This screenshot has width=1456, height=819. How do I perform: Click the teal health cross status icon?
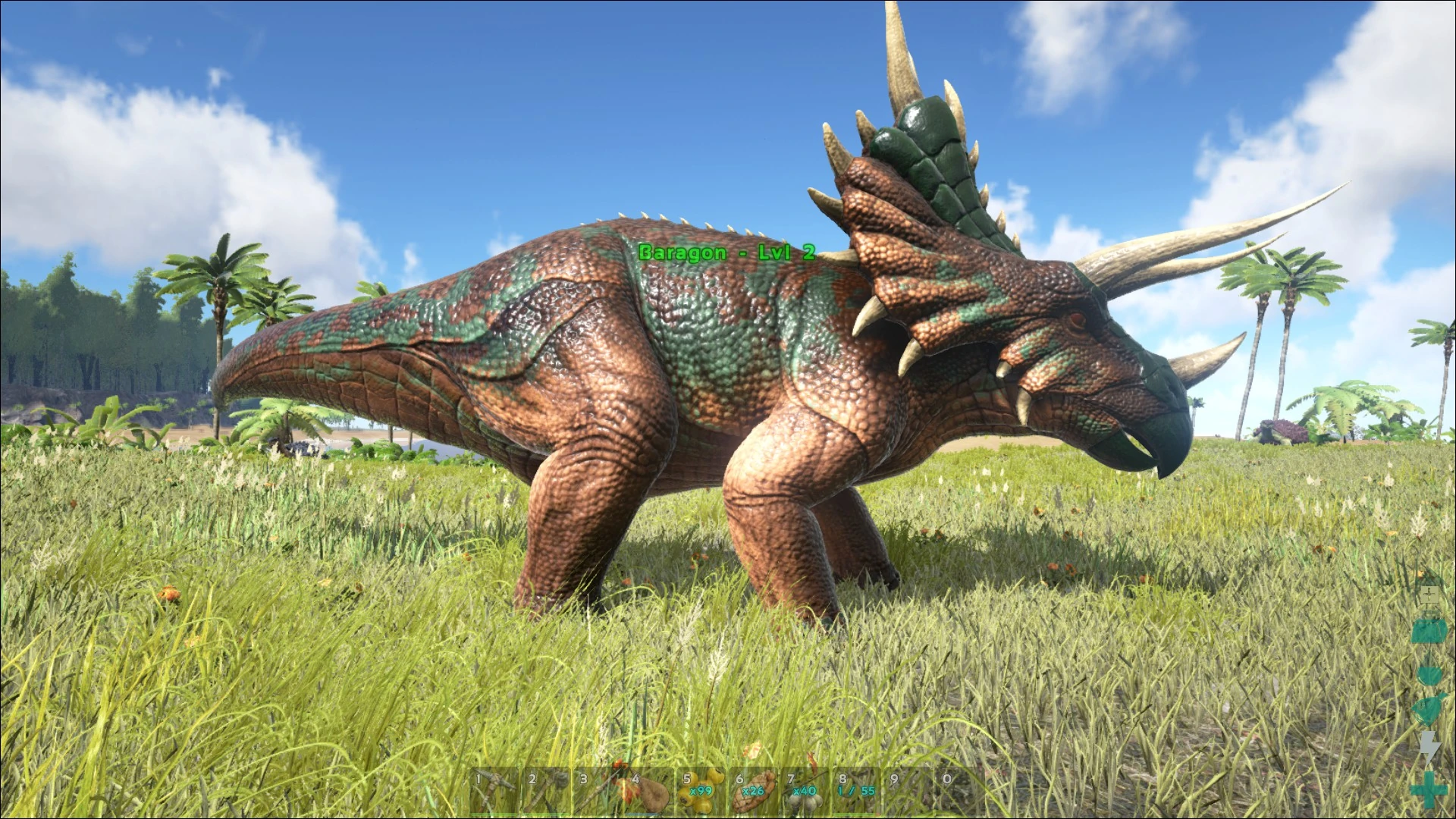click(x=1430, y=791)
